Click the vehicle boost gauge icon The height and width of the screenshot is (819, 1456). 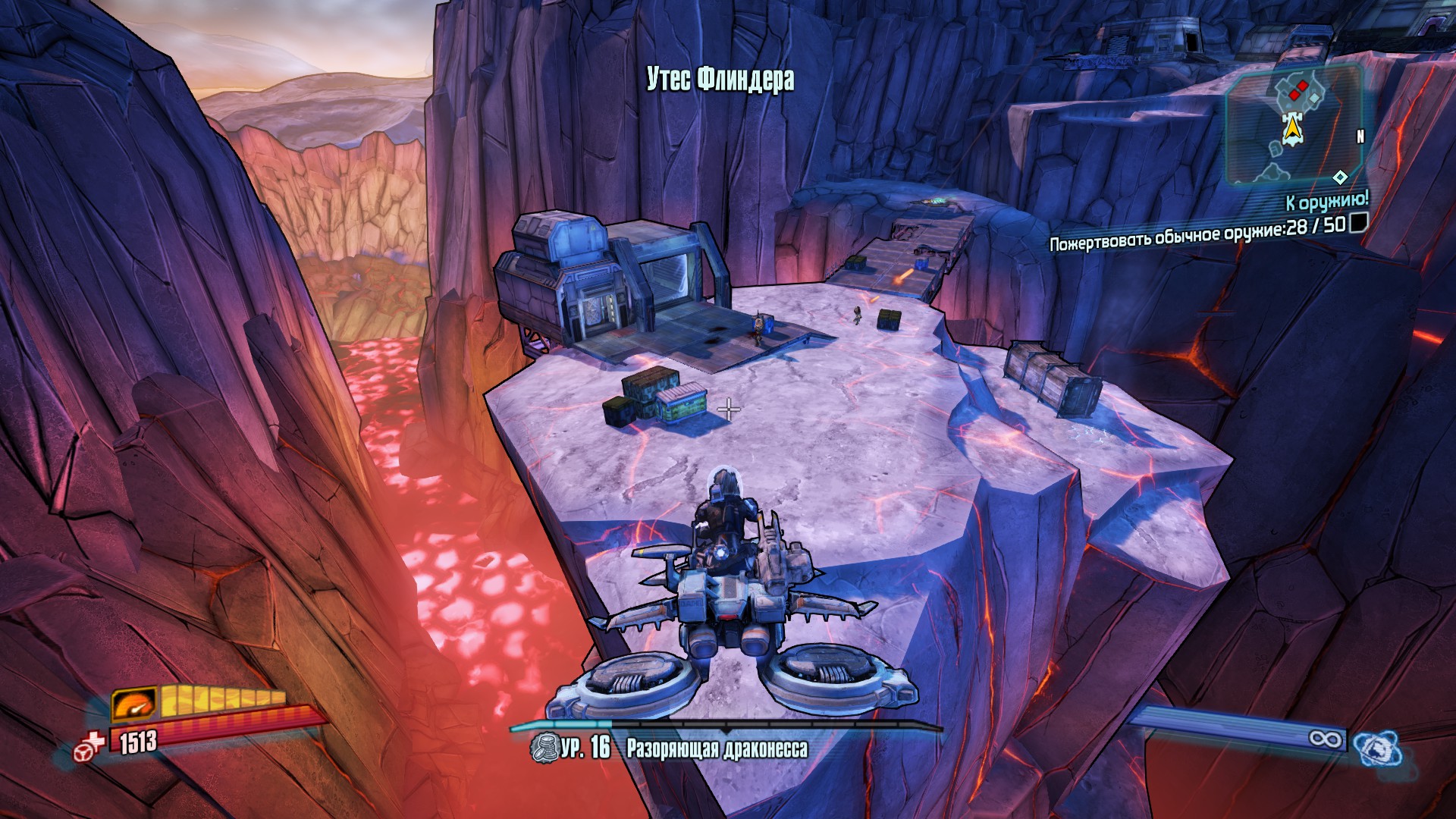(134, 704)
